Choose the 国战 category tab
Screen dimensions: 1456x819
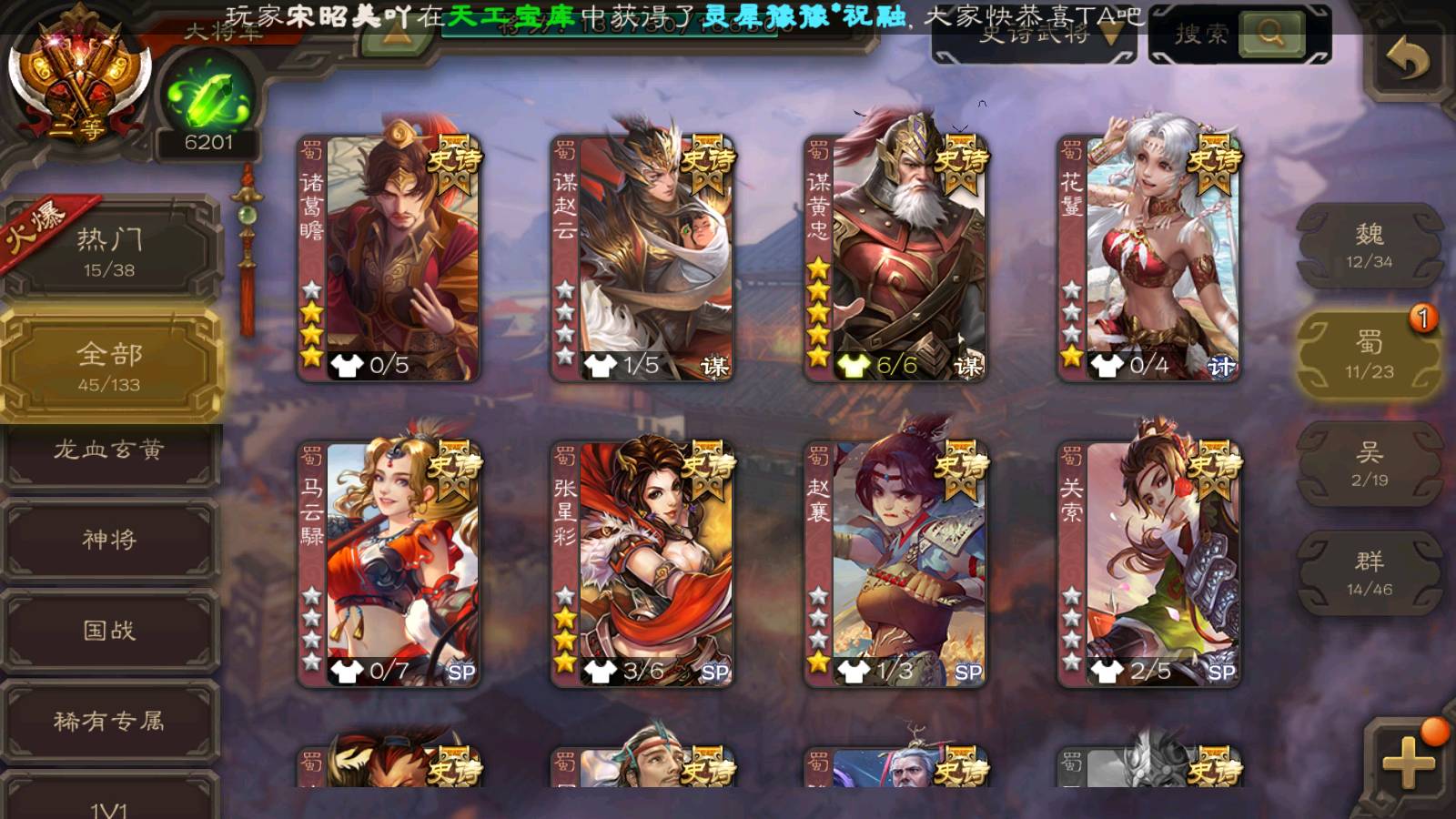109,631
